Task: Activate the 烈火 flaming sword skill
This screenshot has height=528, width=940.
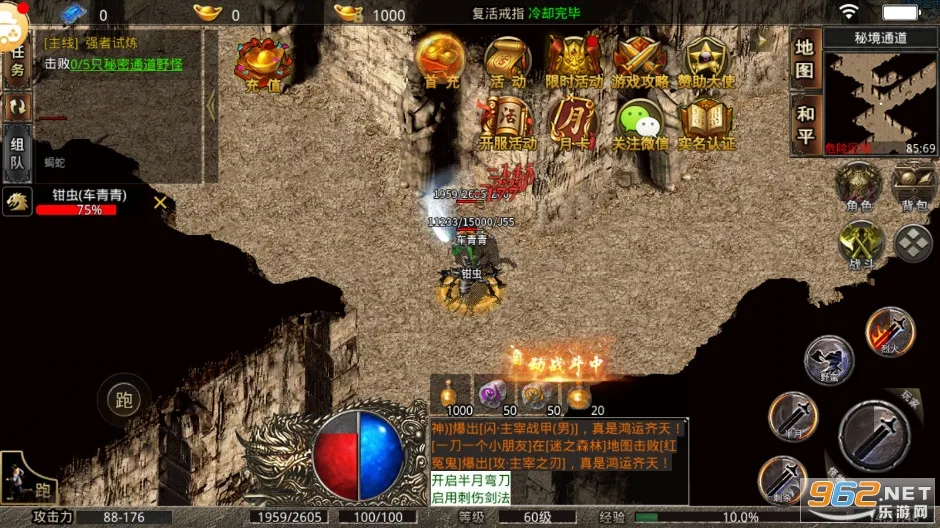Action: click(888, 331)
